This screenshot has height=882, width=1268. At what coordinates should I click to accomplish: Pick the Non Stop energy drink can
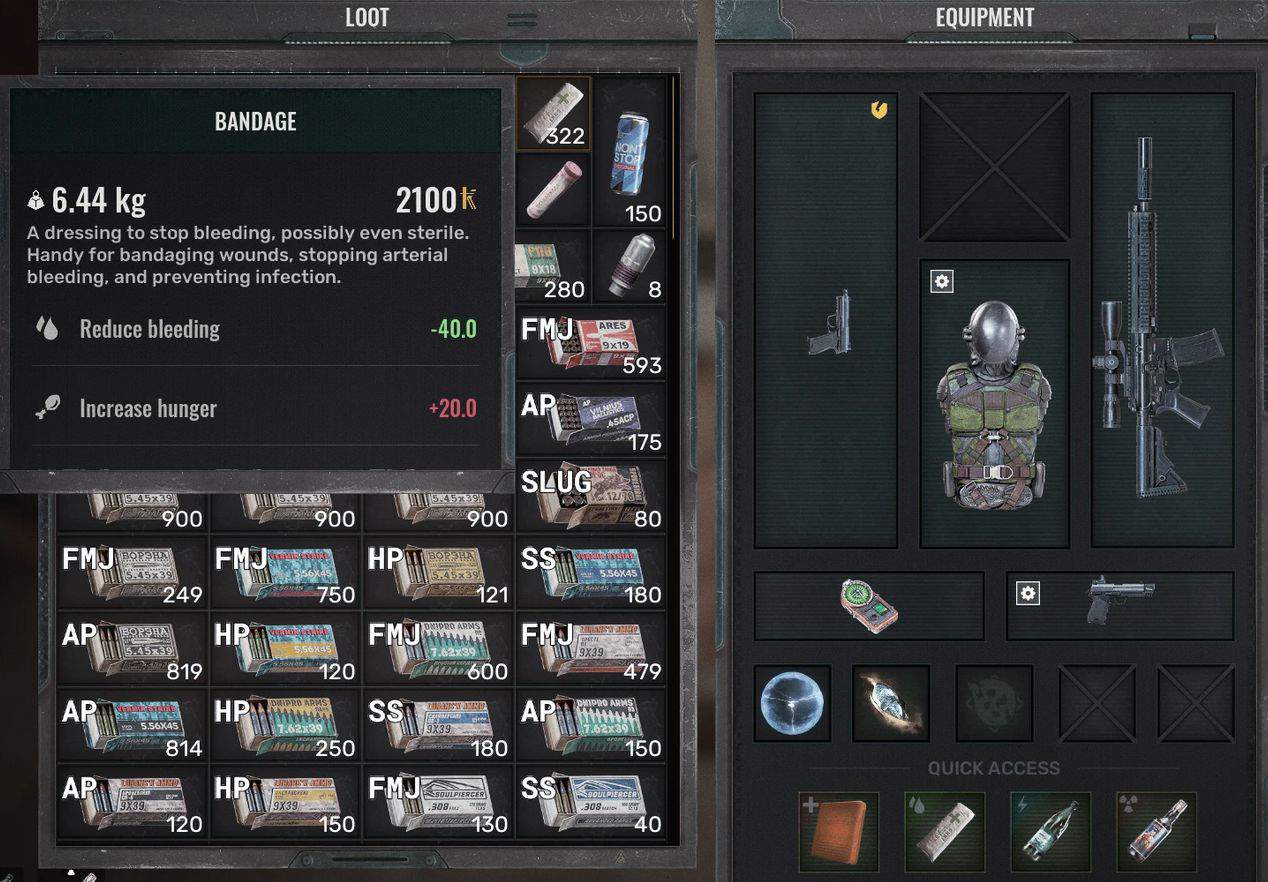coord(630,152)
